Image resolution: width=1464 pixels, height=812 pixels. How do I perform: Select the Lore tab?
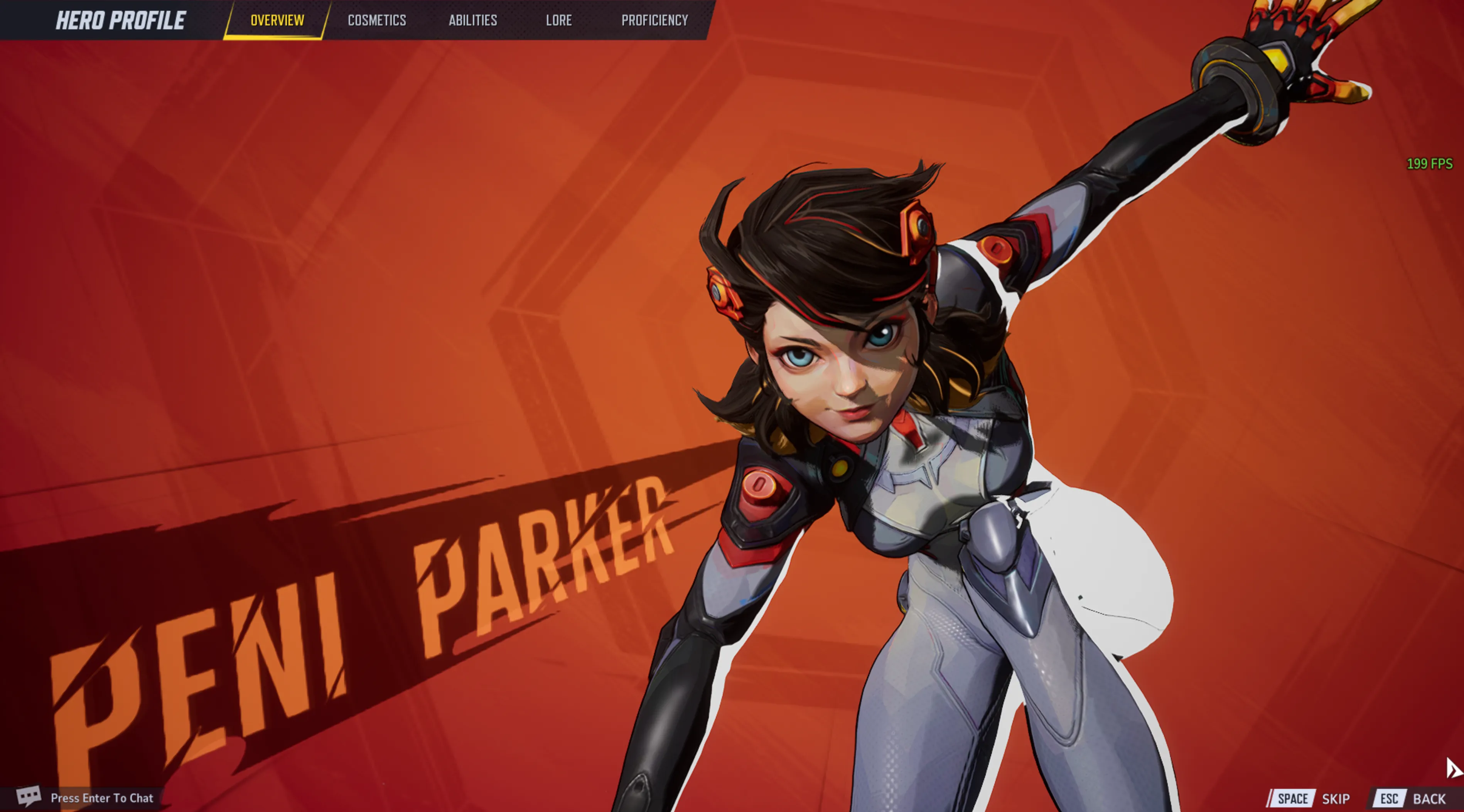click(559, 20)
